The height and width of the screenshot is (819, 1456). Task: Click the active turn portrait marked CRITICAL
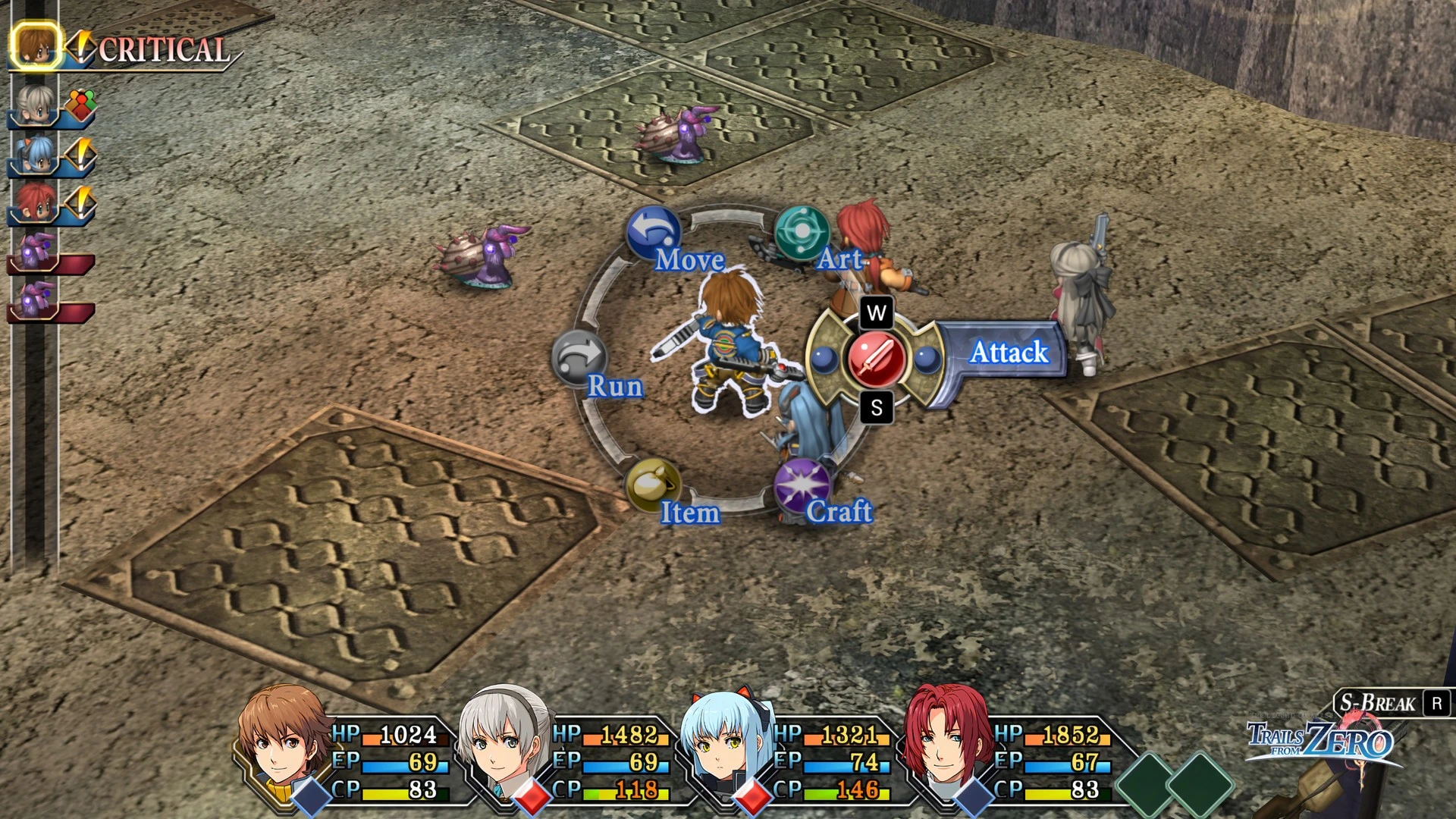tap(36, 45)
